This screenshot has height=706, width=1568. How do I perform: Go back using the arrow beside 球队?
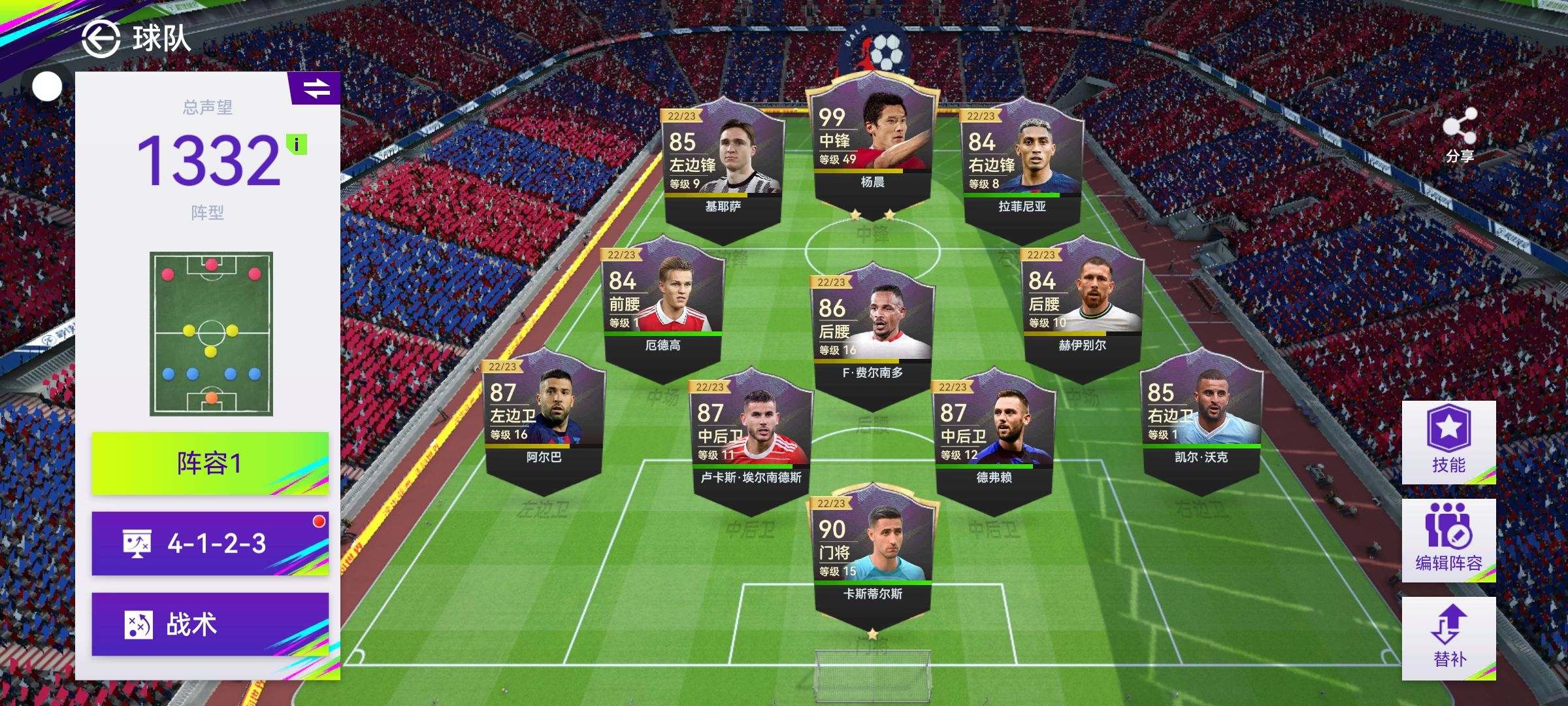[x=101, y=39]
